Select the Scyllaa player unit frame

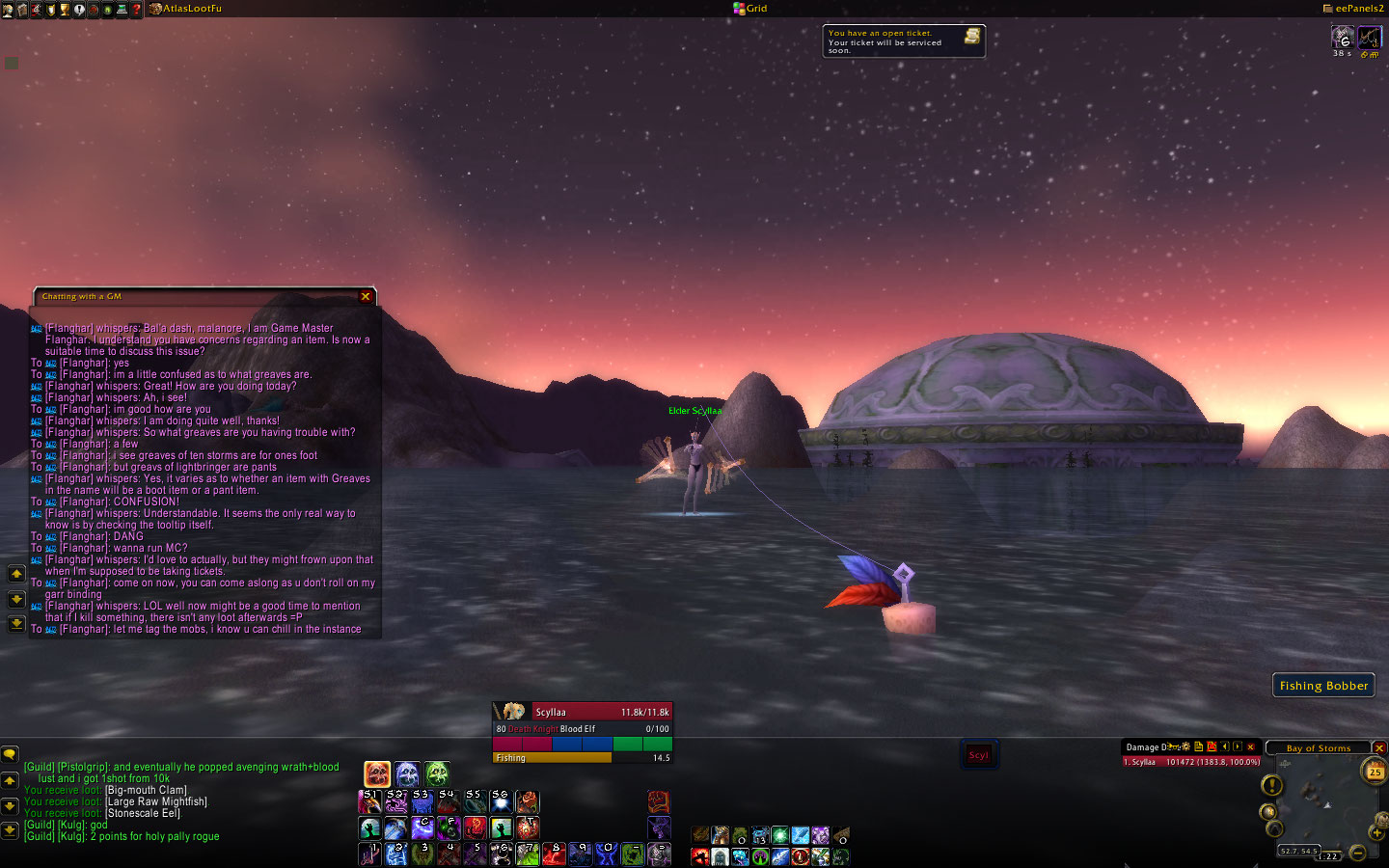pyautogui.click(x=582, y=712)
